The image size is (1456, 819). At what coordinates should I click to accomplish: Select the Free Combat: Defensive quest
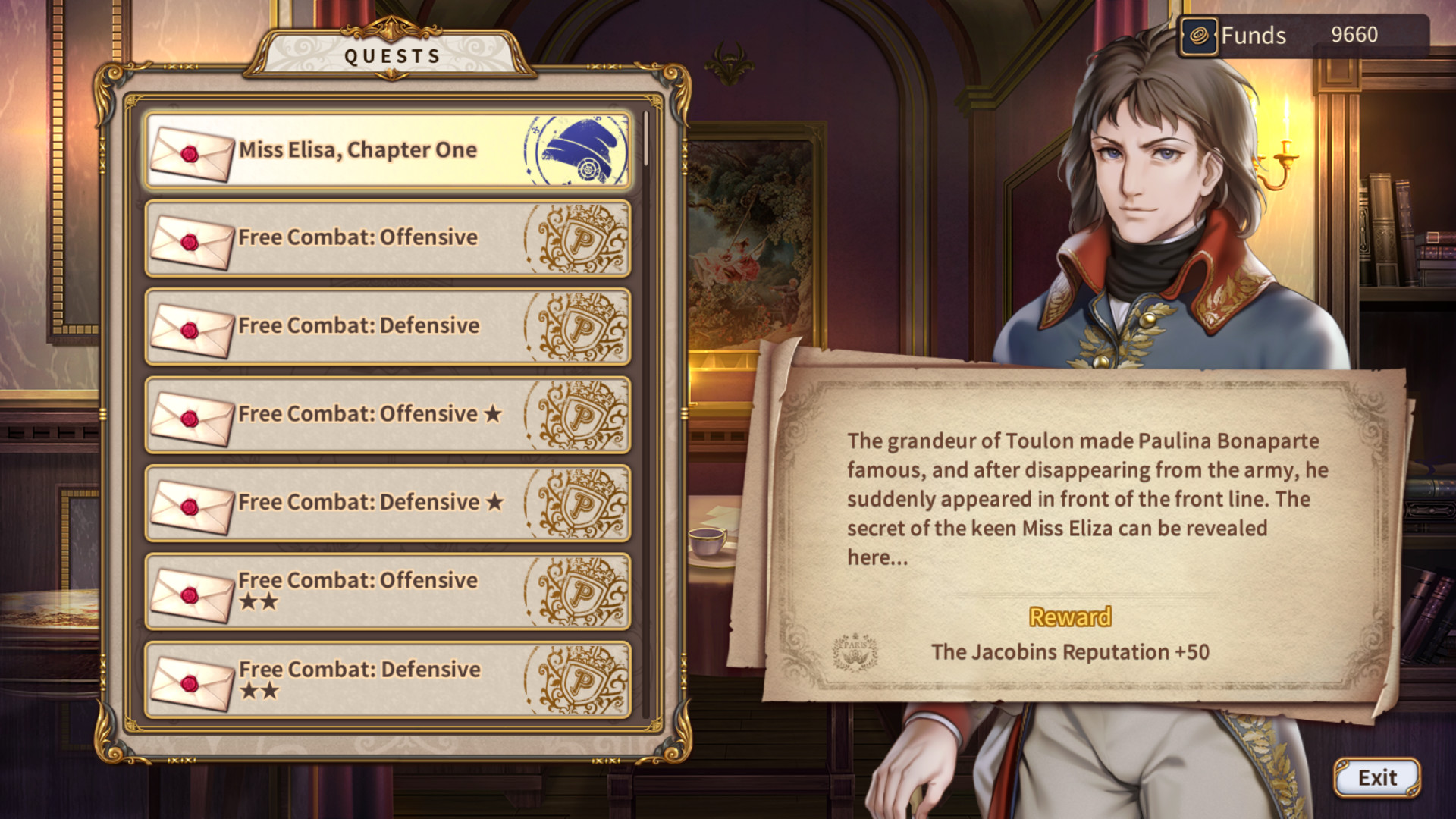coord(356,325)
